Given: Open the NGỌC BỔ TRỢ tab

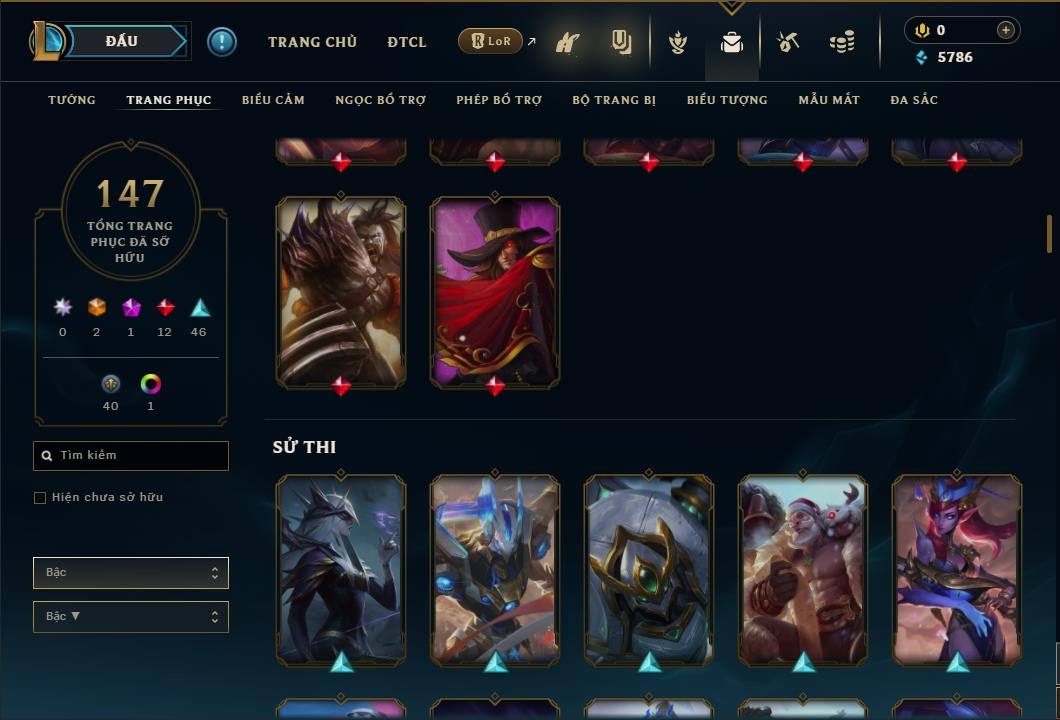Looking at the screenshot, I should click(x=380, y=100).
